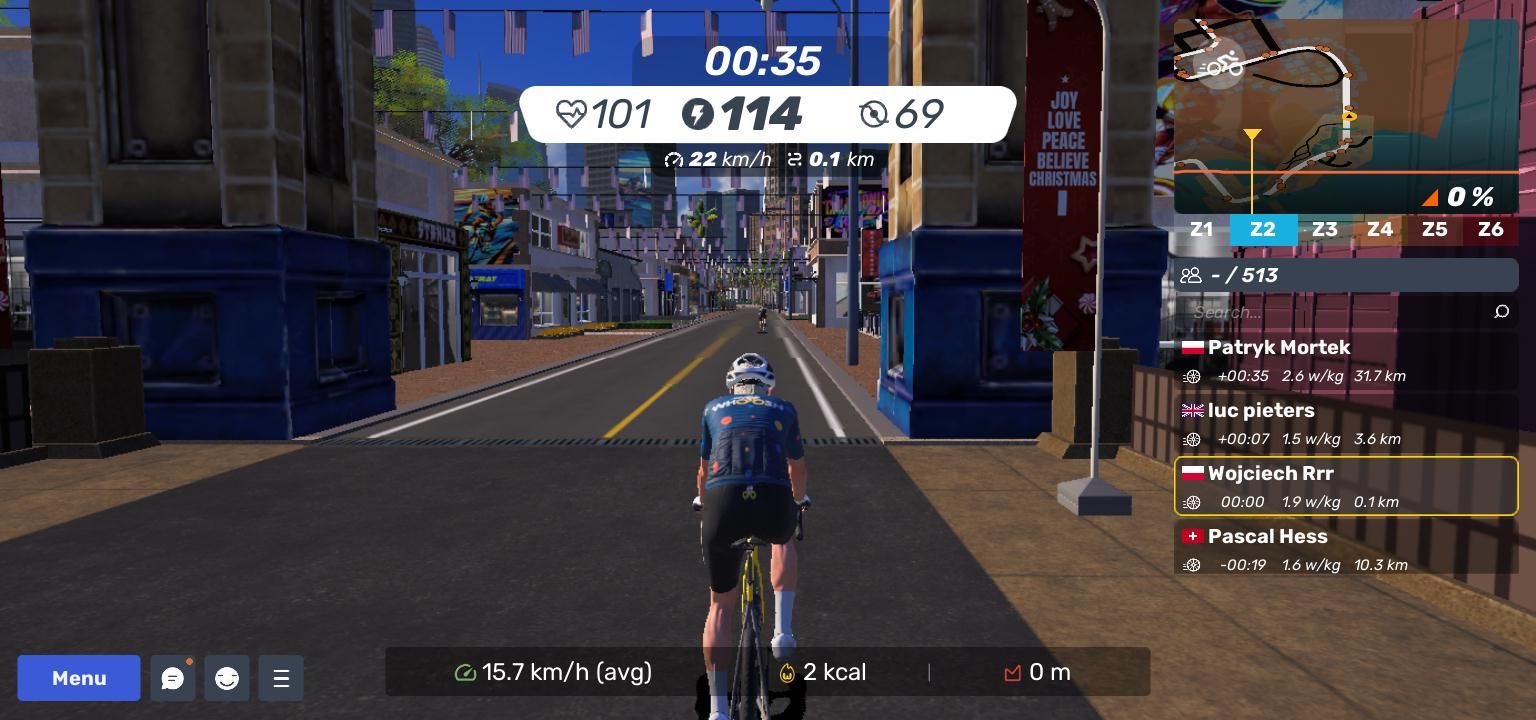Click the 513 riders count bar
This screenshot has height=720, width=1536.
click(1345, 275)
